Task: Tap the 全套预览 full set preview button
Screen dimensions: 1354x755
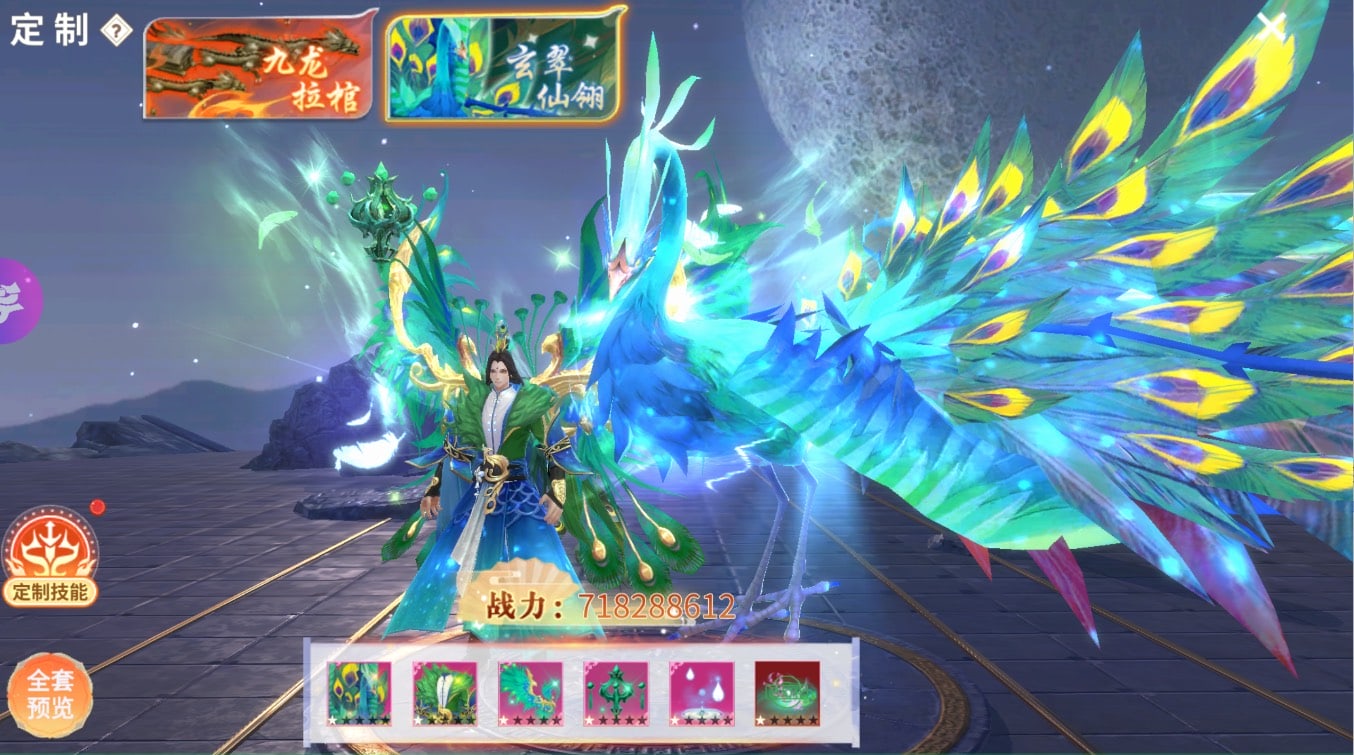Action: click(x=50, y=694)
